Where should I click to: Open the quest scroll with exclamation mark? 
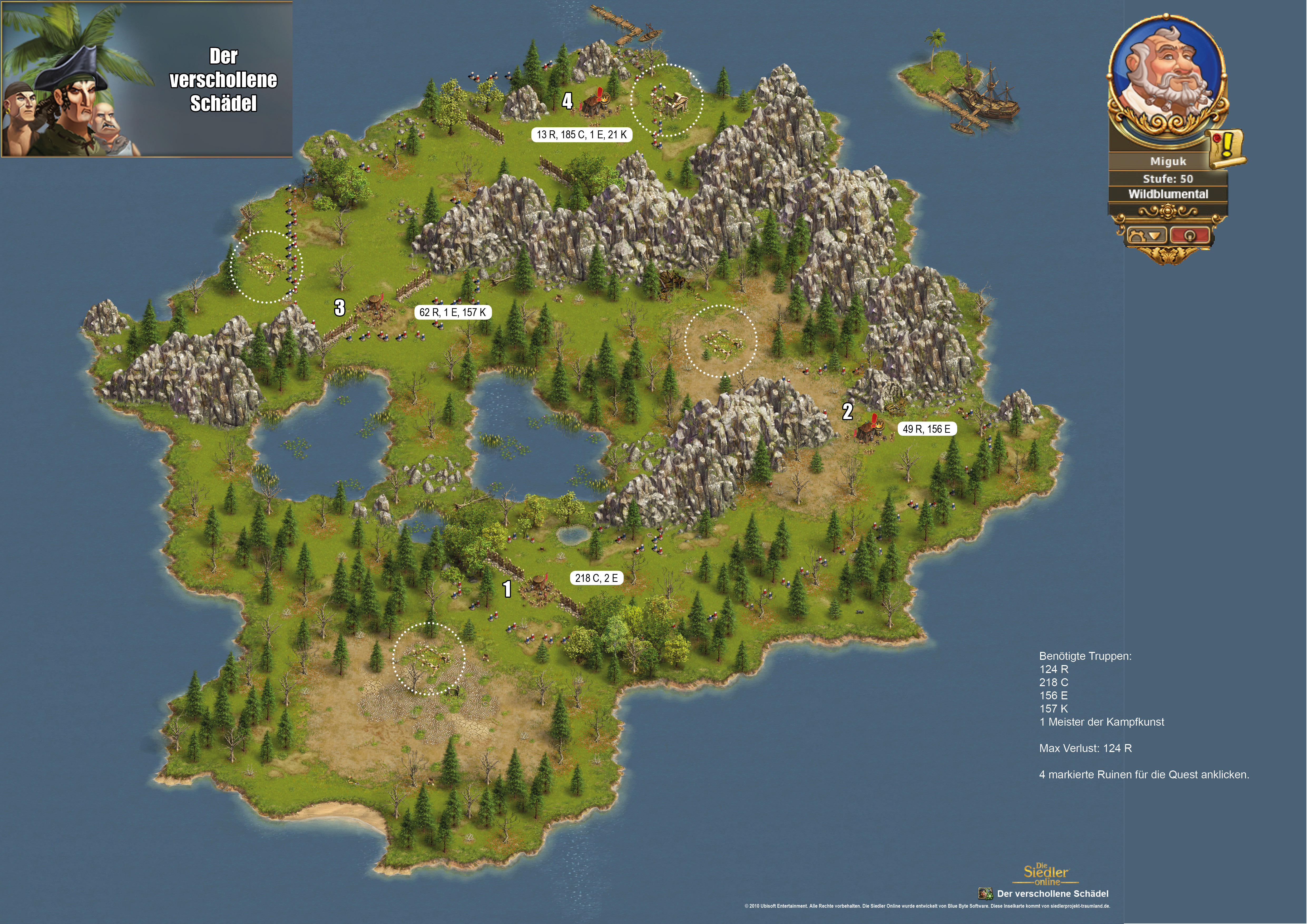tap(1226, 149)
